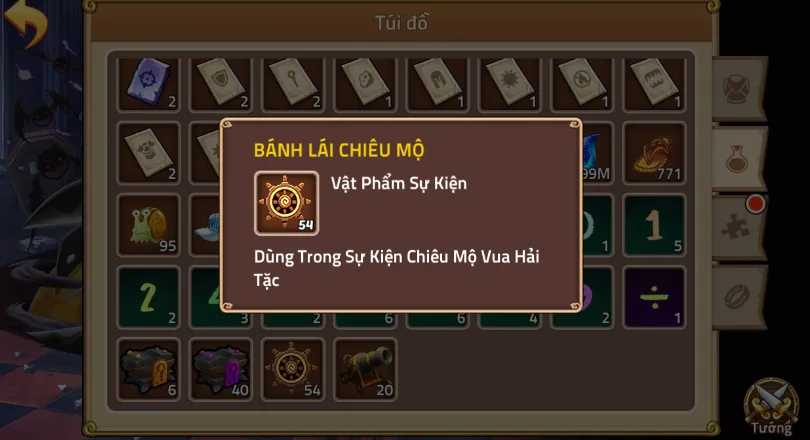
Task: Select the shield scroll item
Action: tap(220, 83)
